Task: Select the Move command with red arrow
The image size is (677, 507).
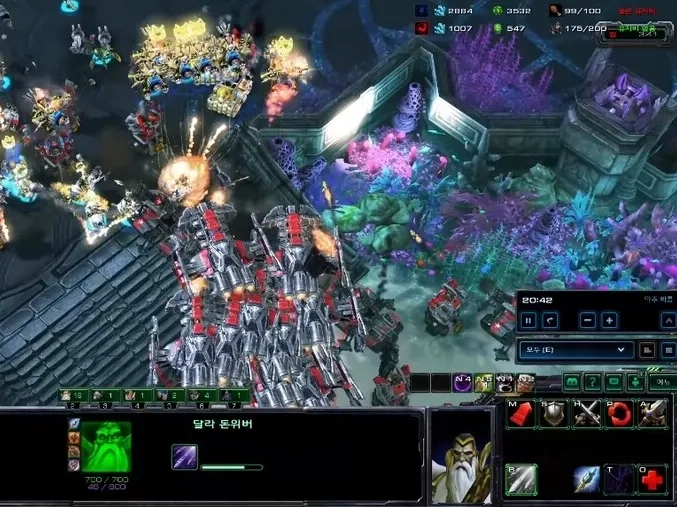Action: coord(520,413)
